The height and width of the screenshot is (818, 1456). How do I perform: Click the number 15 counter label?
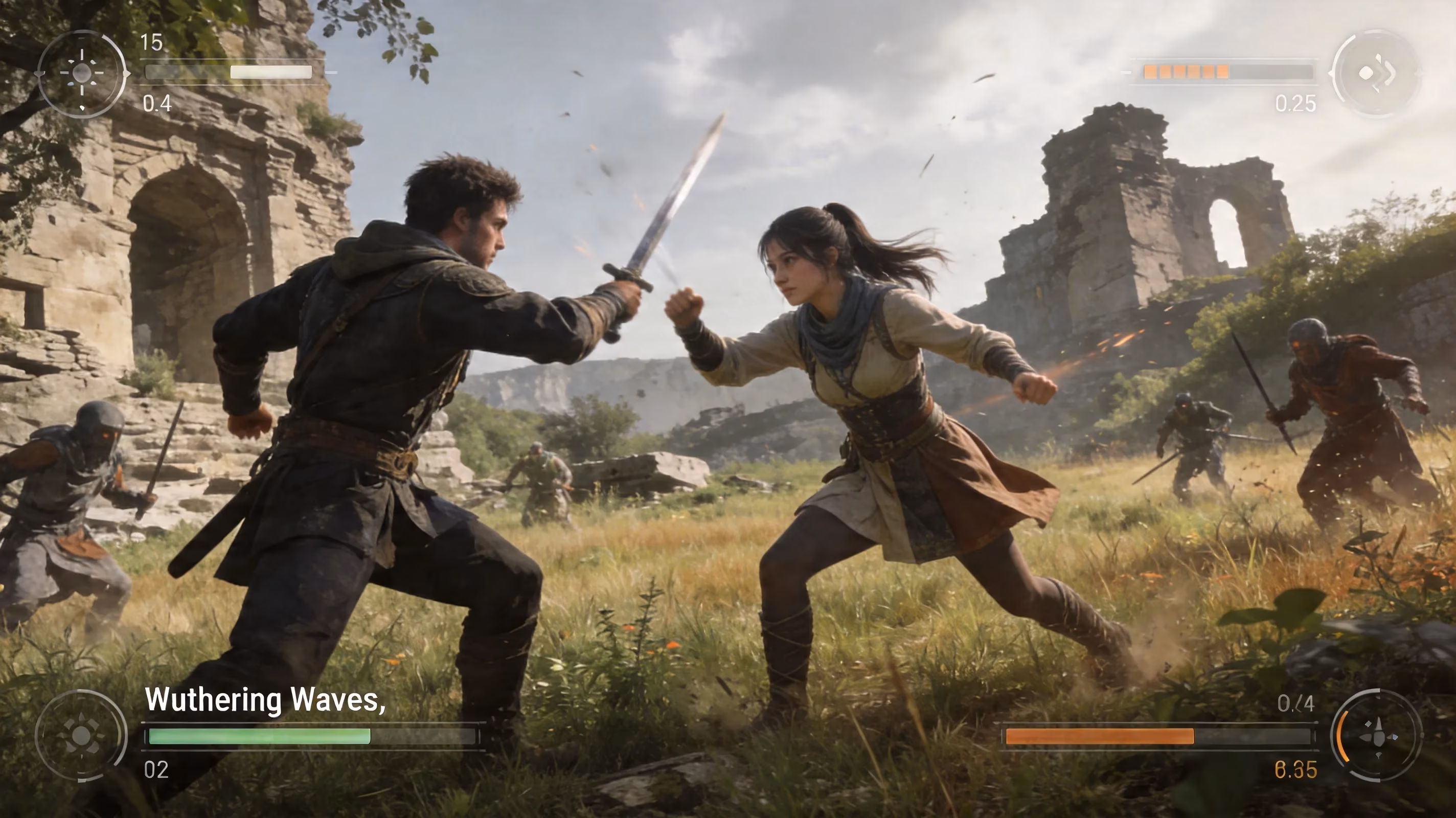pyautogui.click(x=151, y=42)
